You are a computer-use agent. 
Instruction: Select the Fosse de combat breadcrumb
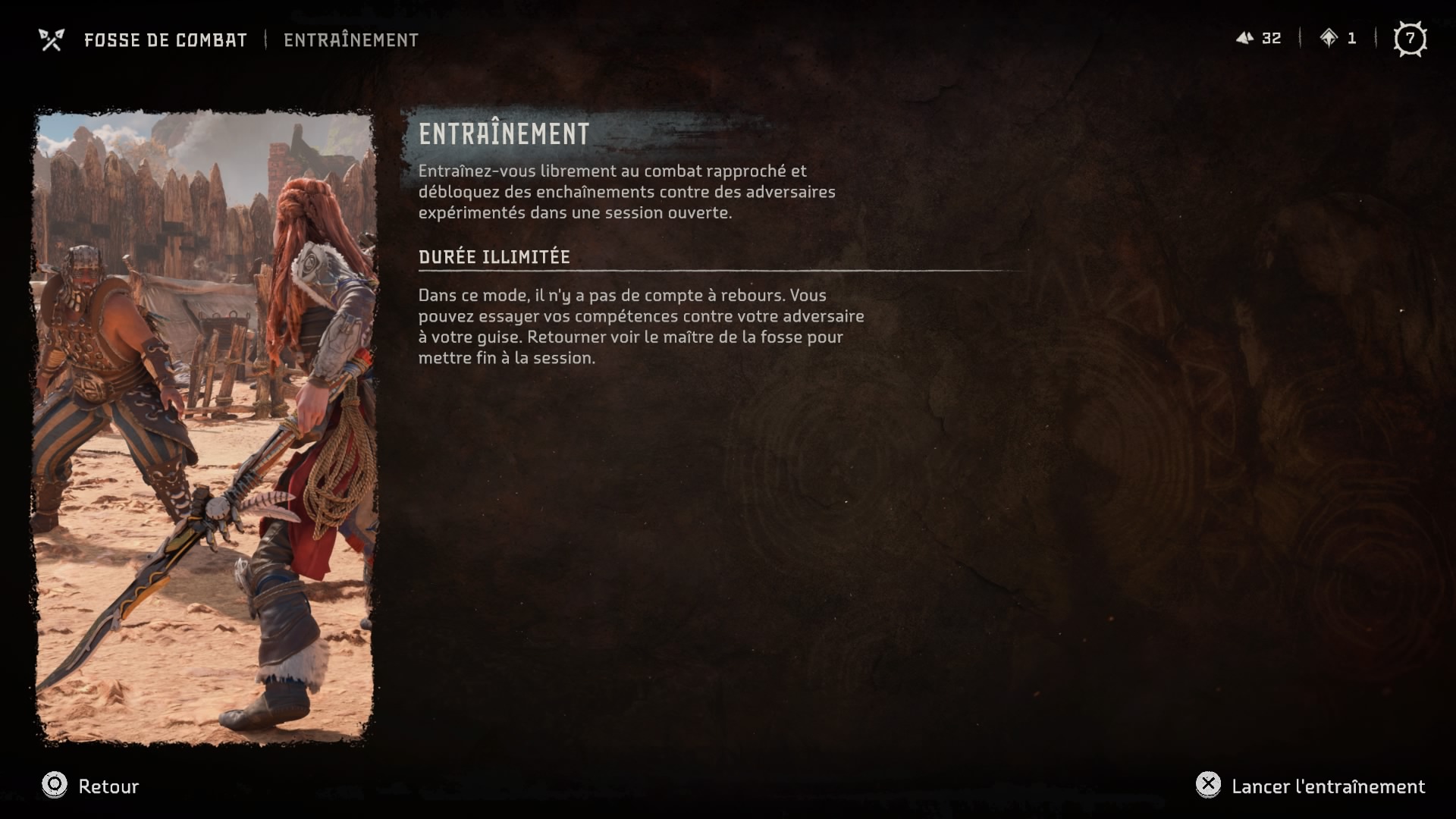[x=165, y=39]
